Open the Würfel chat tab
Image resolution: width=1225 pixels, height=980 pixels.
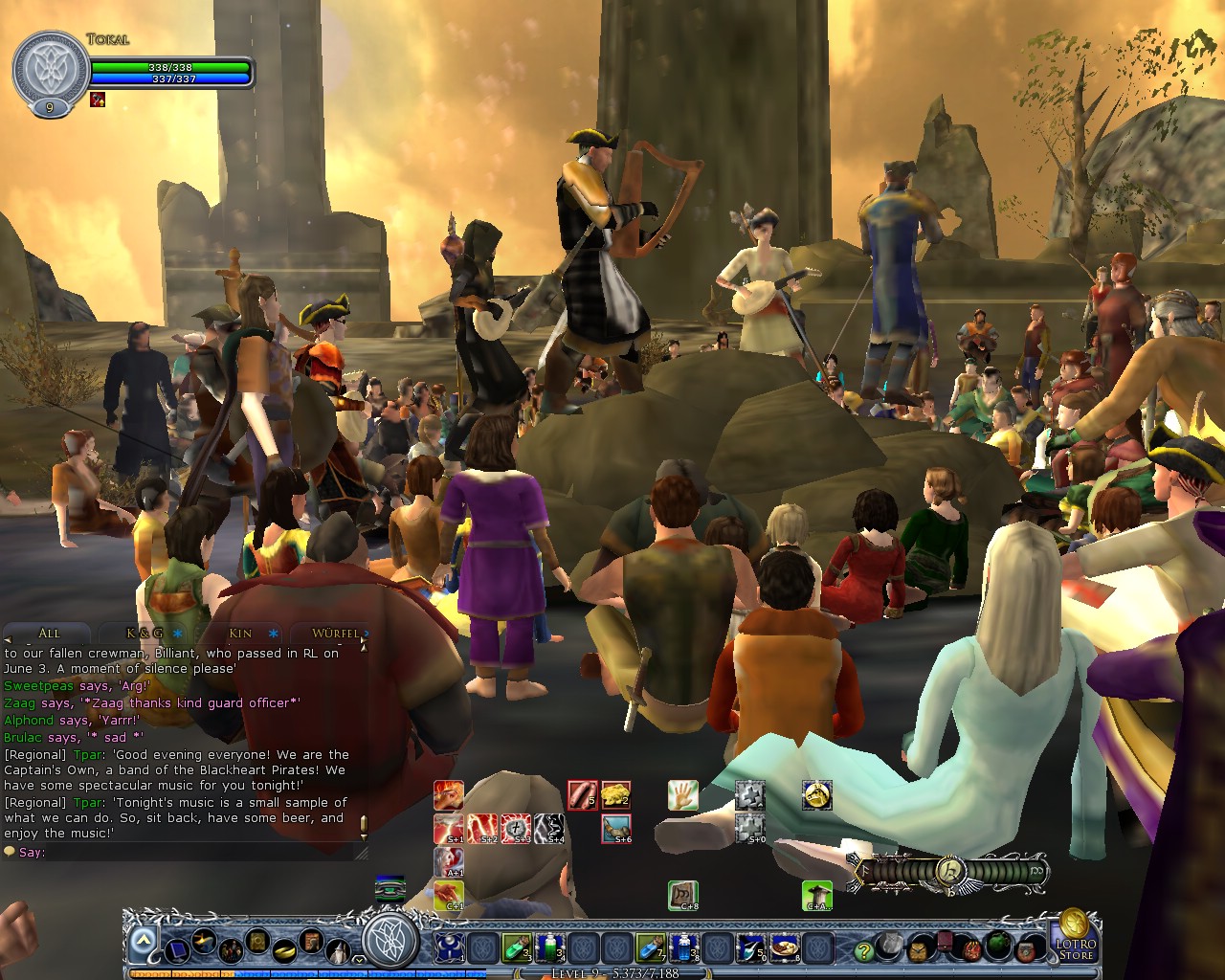point(332,634)
